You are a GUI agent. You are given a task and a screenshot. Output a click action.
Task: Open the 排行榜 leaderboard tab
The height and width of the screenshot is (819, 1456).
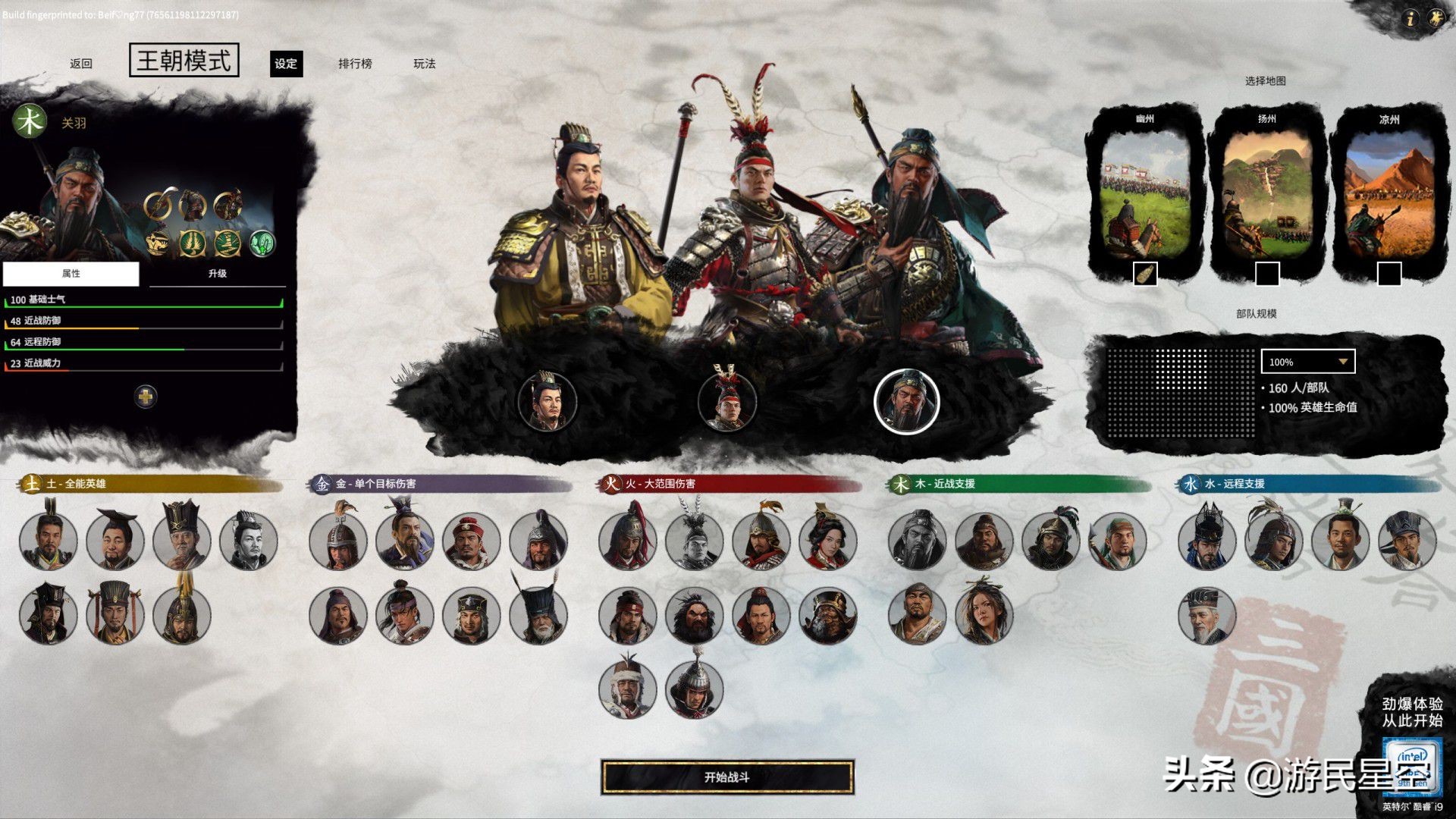(355, 64)
